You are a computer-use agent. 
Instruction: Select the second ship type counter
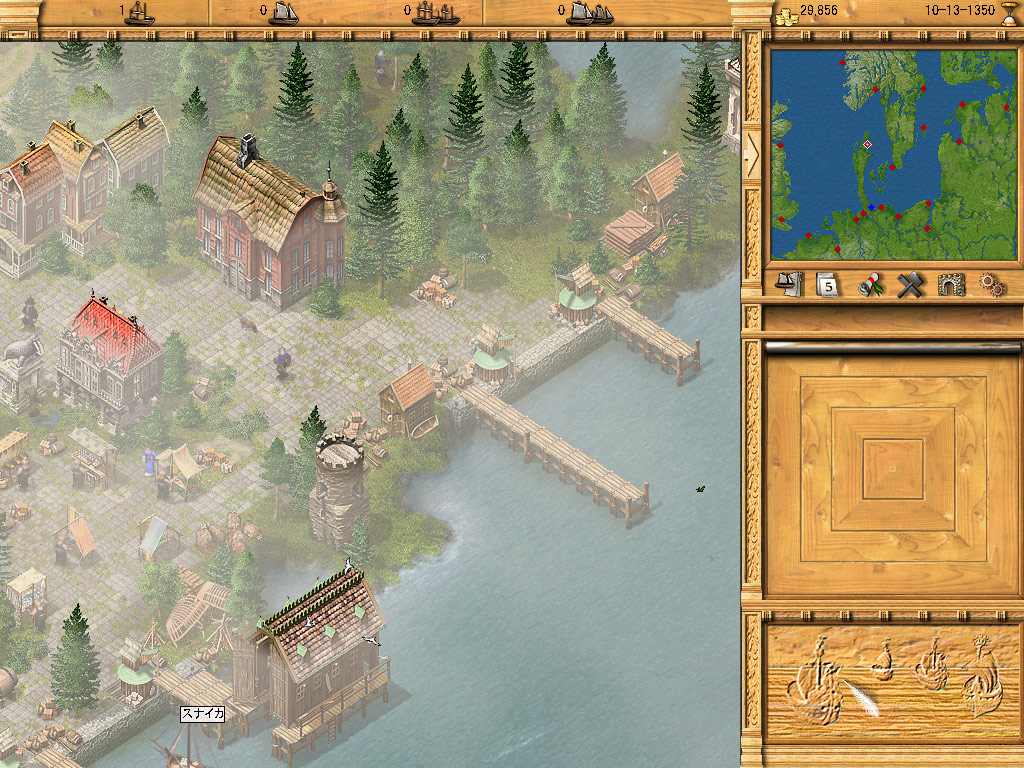coord(280,12)
